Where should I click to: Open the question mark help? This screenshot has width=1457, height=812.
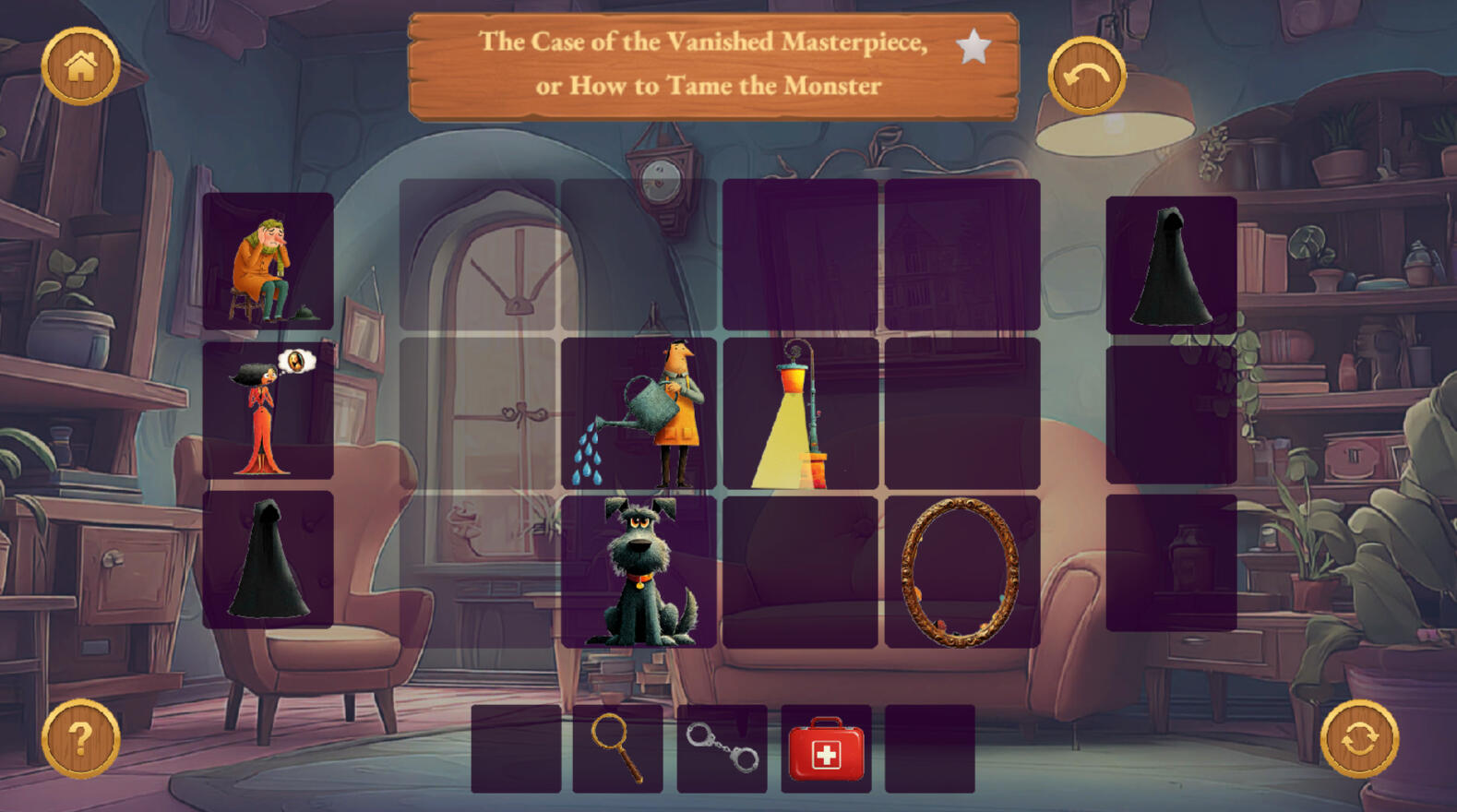[80, 738]
